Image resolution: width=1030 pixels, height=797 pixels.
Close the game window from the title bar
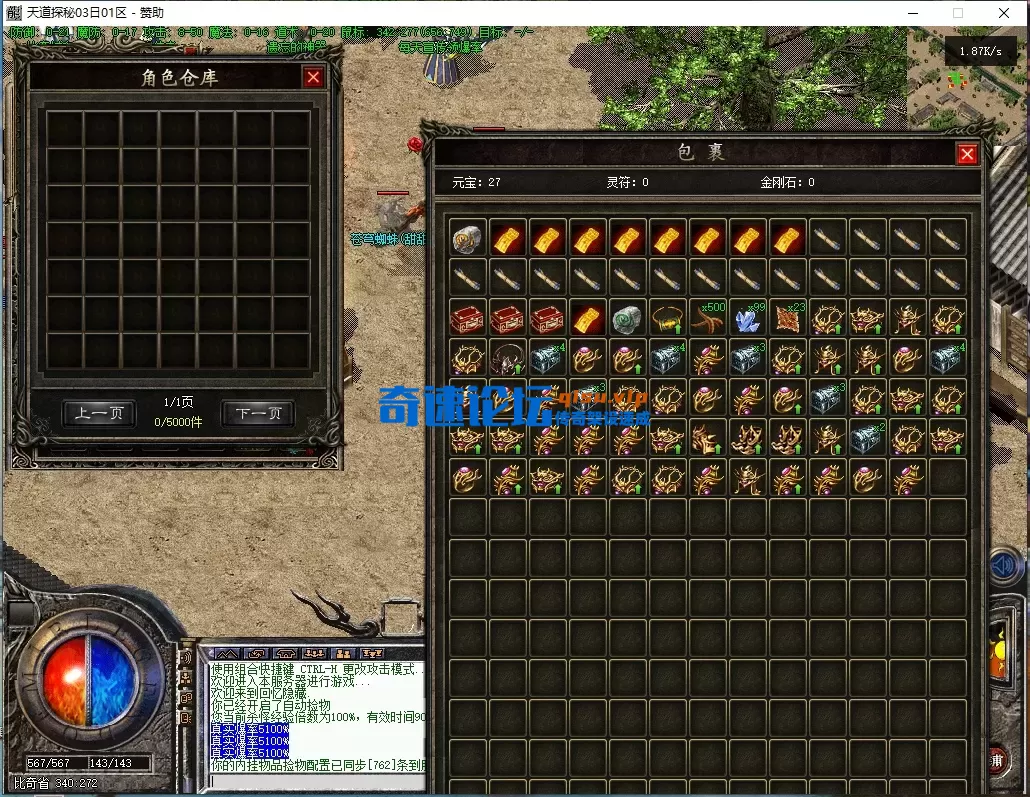pos(1004,13)
